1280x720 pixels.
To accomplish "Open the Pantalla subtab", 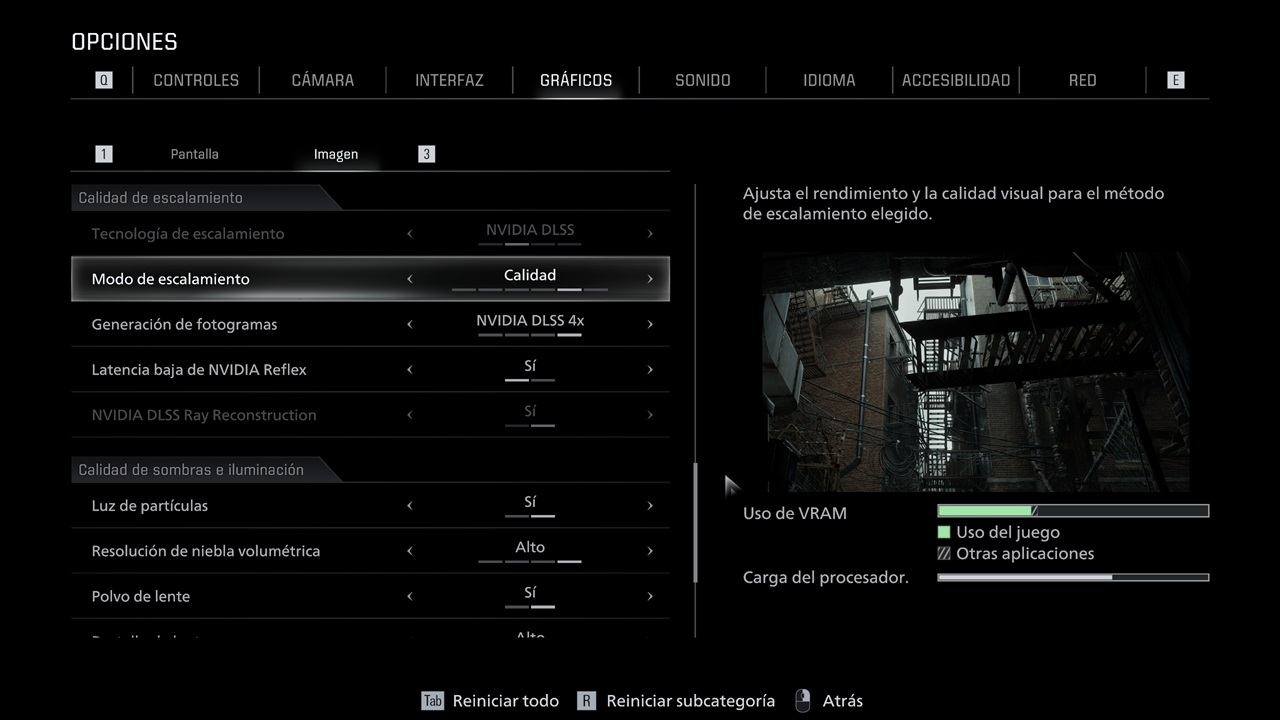I will pos(194,153).
